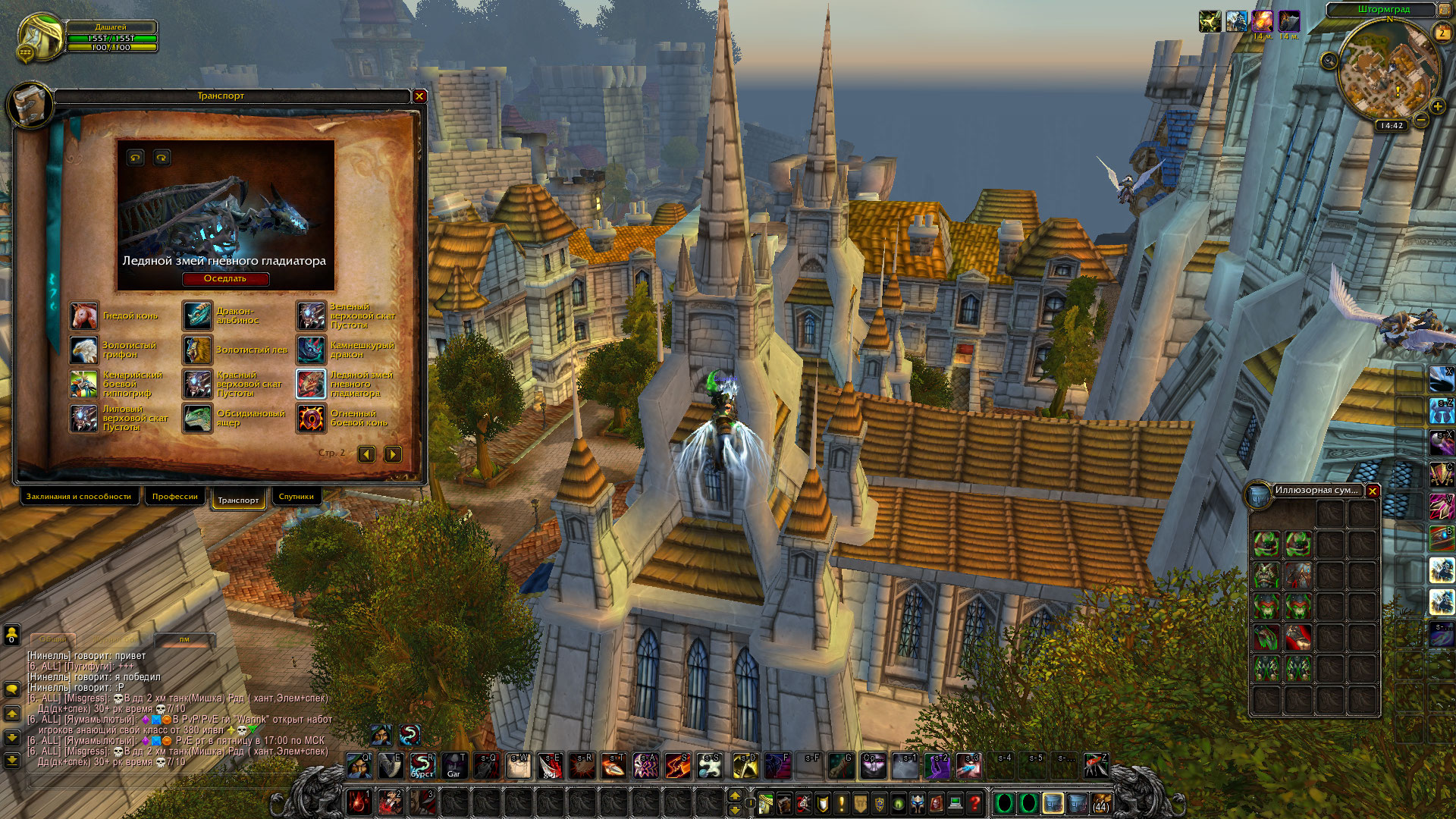This screenshot has height=819, width=1456.
Task: Rotate the mount model preview left
Action: (136, 158)
